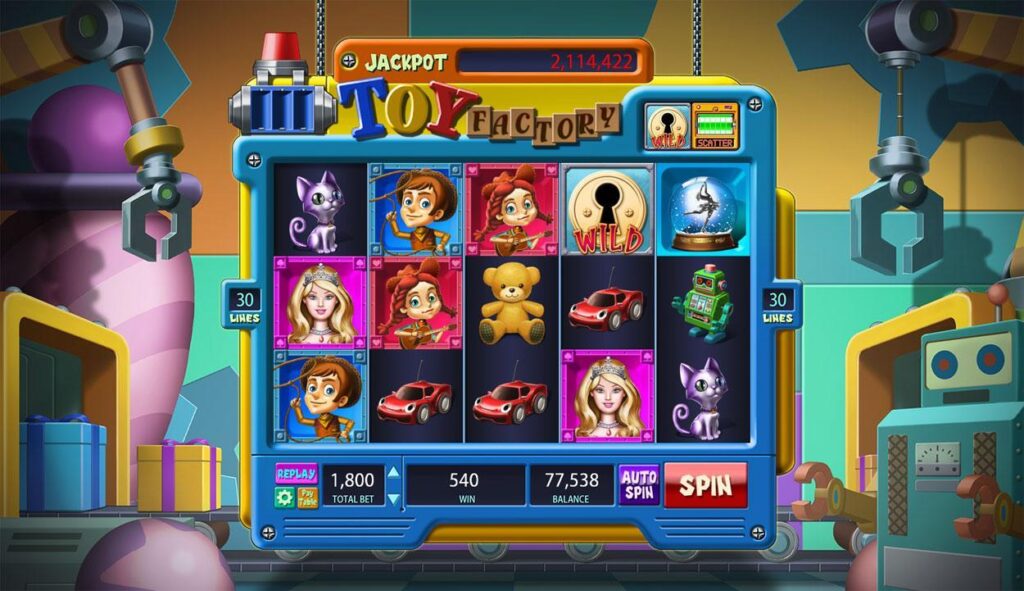
Task: Open the green gear settings
Action: (285, 497)
